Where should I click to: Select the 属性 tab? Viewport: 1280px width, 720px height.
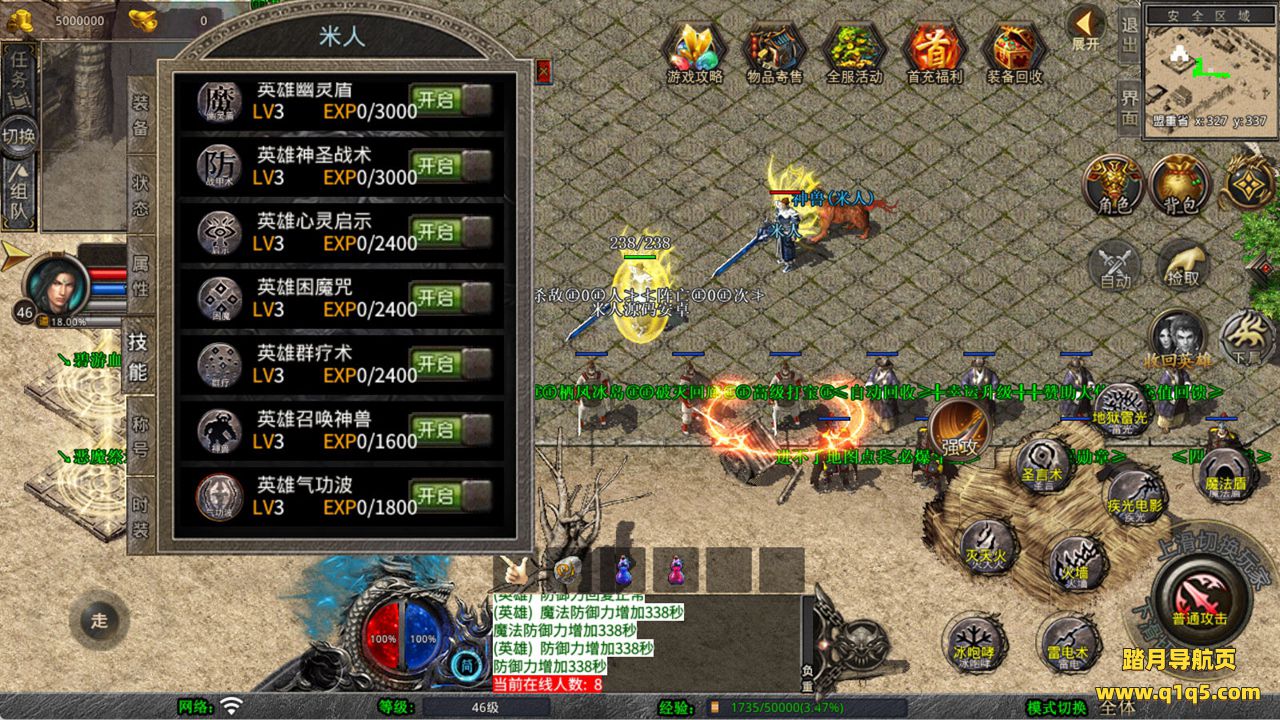click(x=141, y=277)
